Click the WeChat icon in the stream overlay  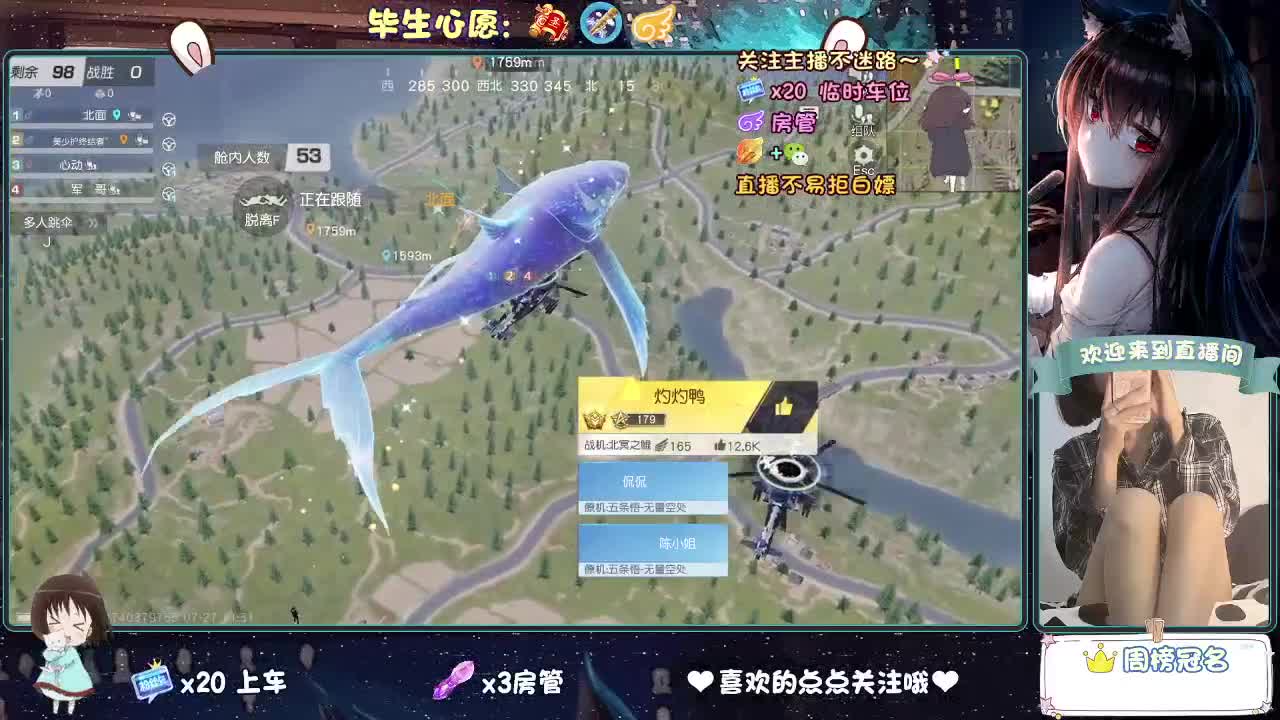tap(796, 154)
